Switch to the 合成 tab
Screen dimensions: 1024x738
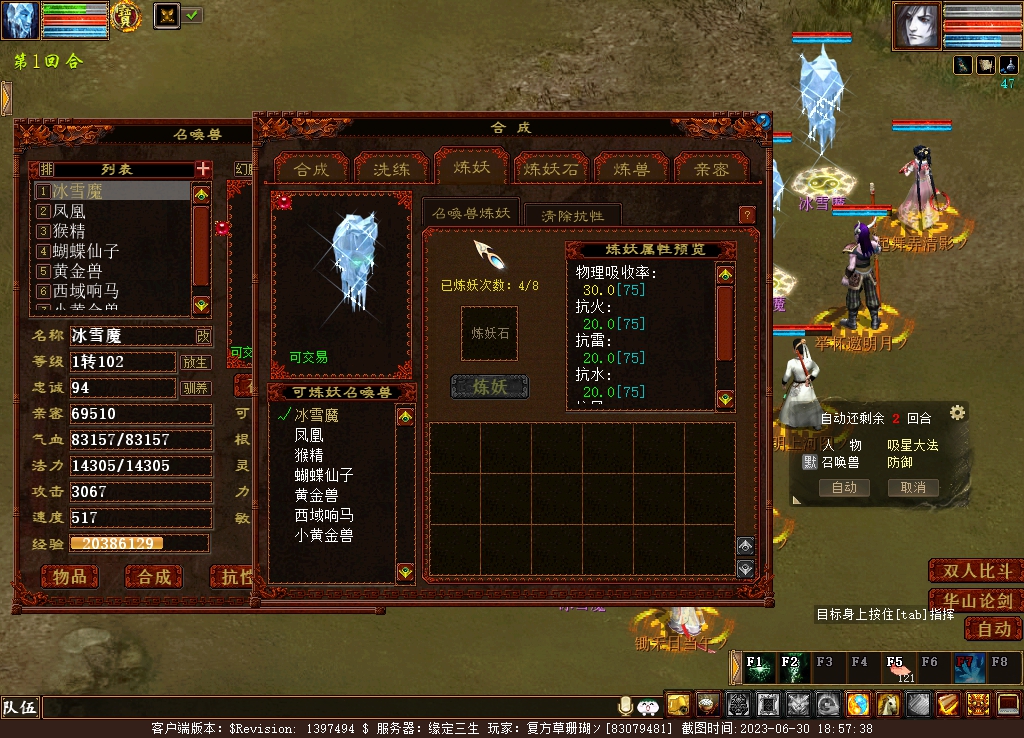[311, 169]
